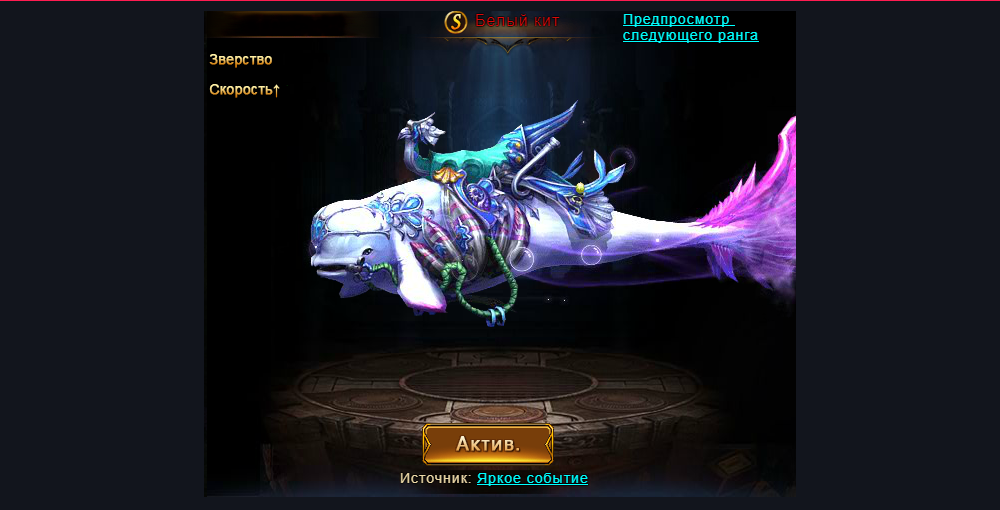Follow the Яркое событие source link
The image size is (1000, 510).
coord(532,479)
